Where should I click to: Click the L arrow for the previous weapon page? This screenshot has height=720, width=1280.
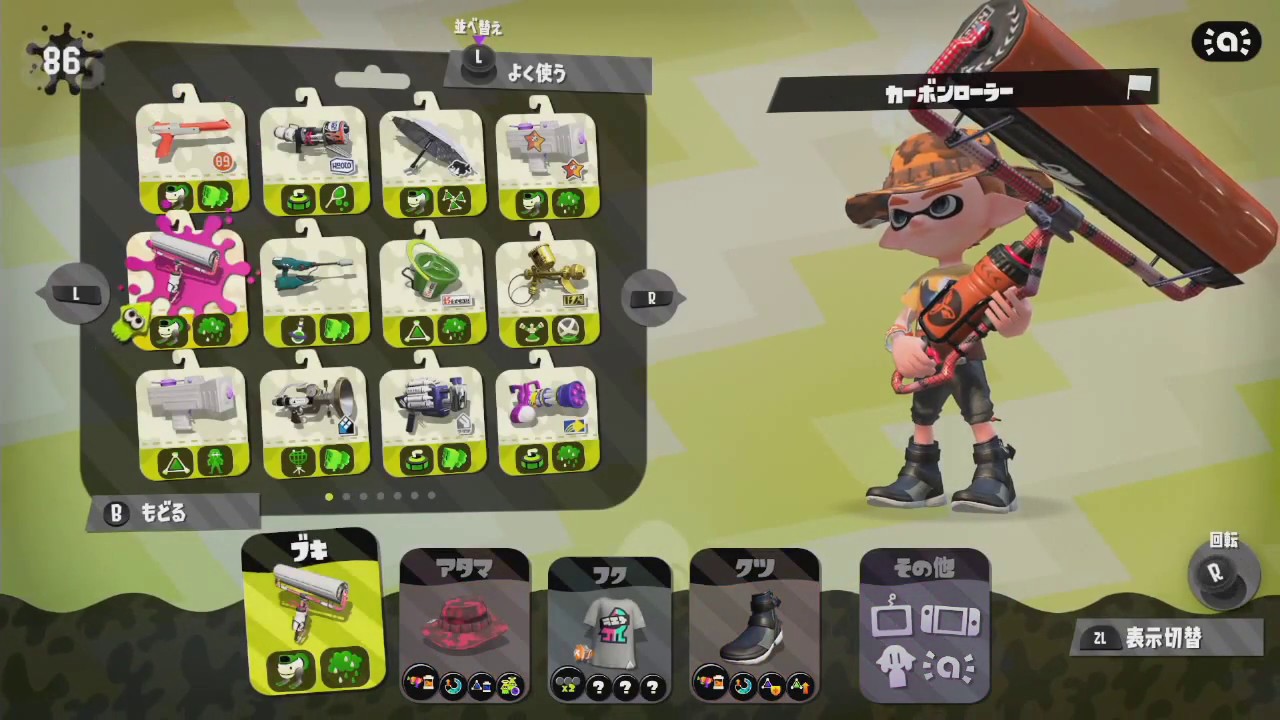(75, 294)
